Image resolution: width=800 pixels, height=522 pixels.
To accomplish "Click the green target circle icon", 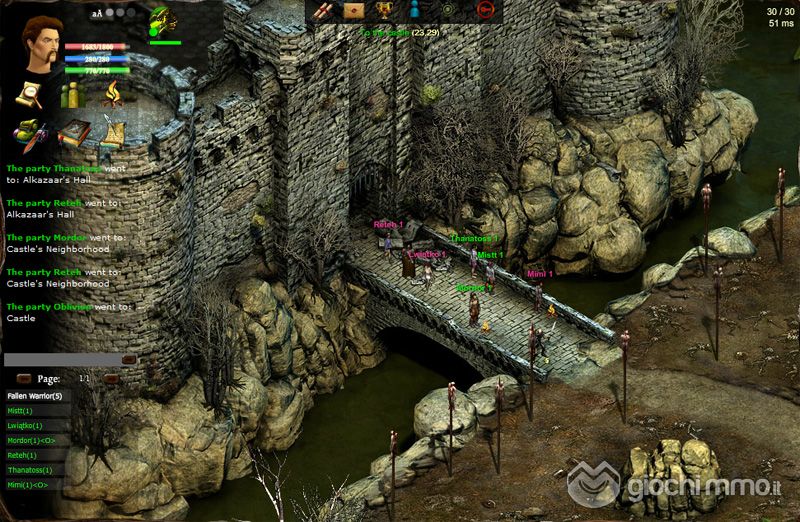I will 447,10.
